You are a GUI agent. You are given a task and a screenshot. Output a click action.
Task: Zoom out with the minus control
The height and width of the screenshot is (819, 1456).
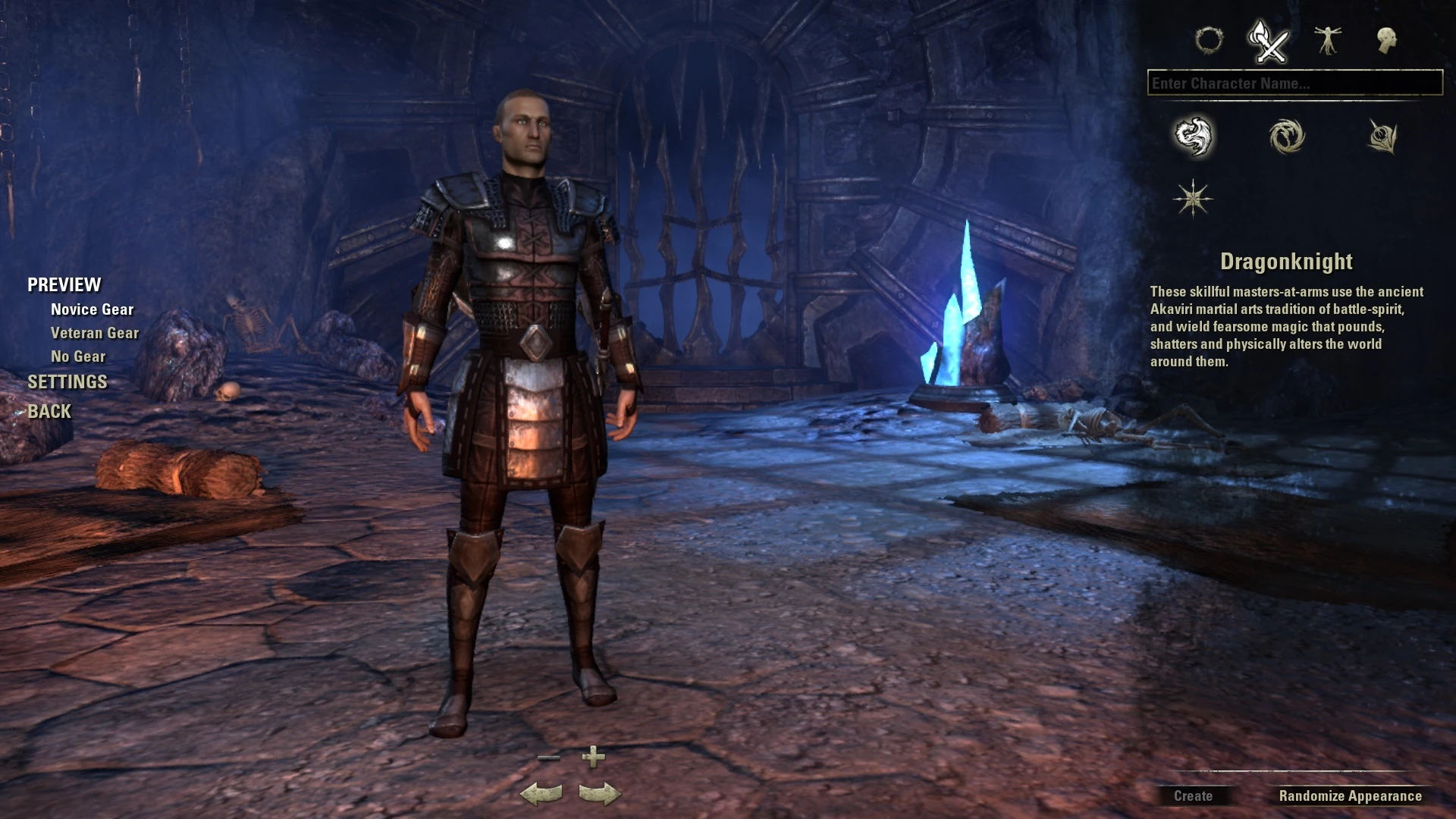point(549,757)
